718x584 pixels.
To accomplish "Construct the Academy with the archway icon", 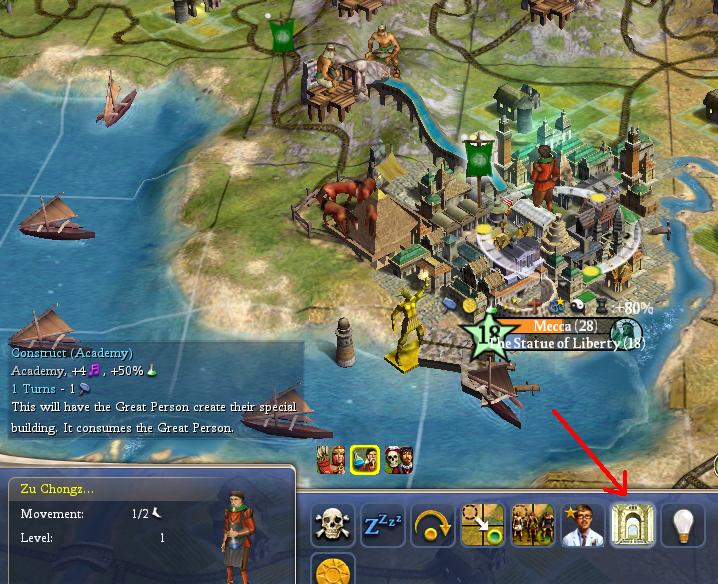I will [x=633, y=524].
